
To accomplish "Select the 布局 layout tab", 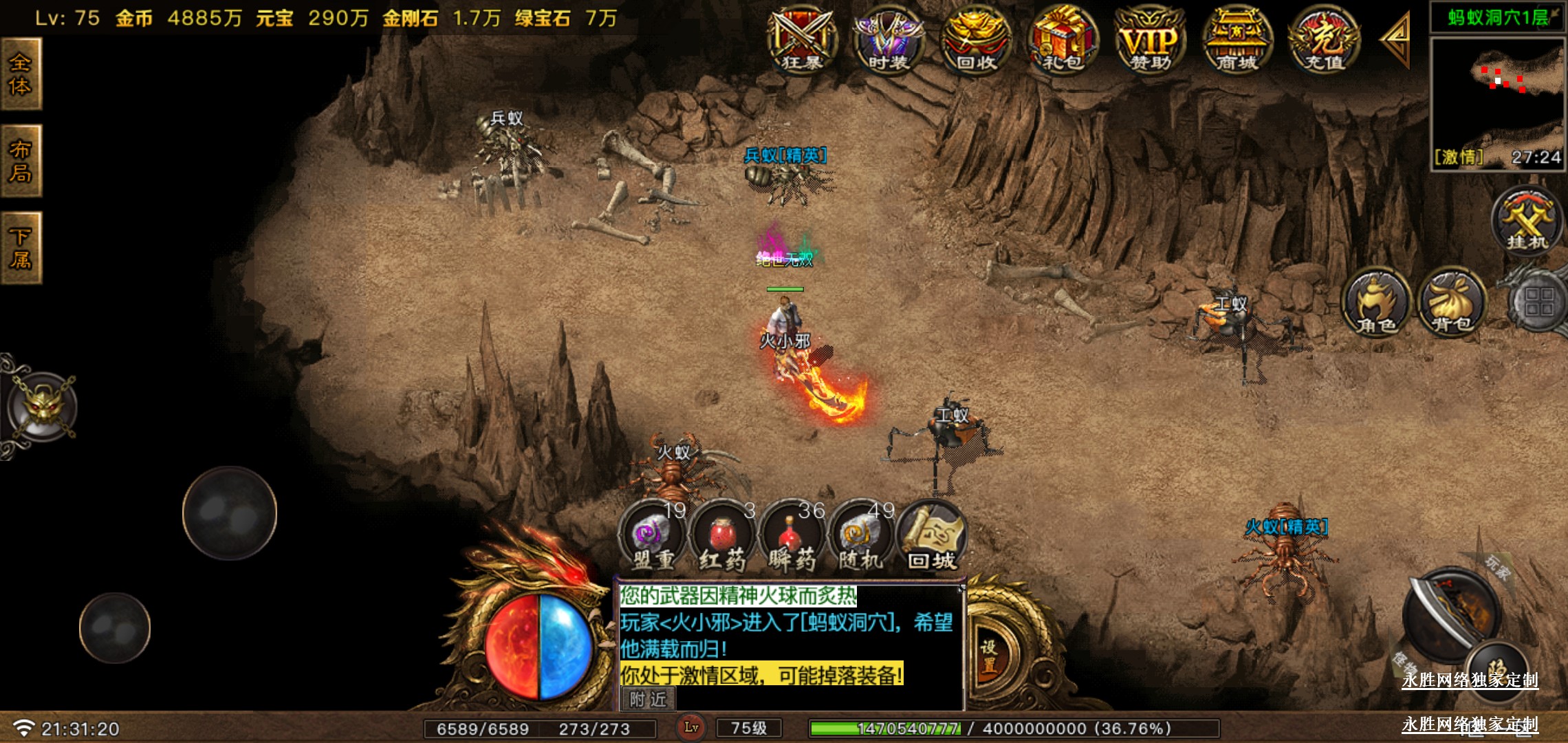I will (x=21, y=161).
